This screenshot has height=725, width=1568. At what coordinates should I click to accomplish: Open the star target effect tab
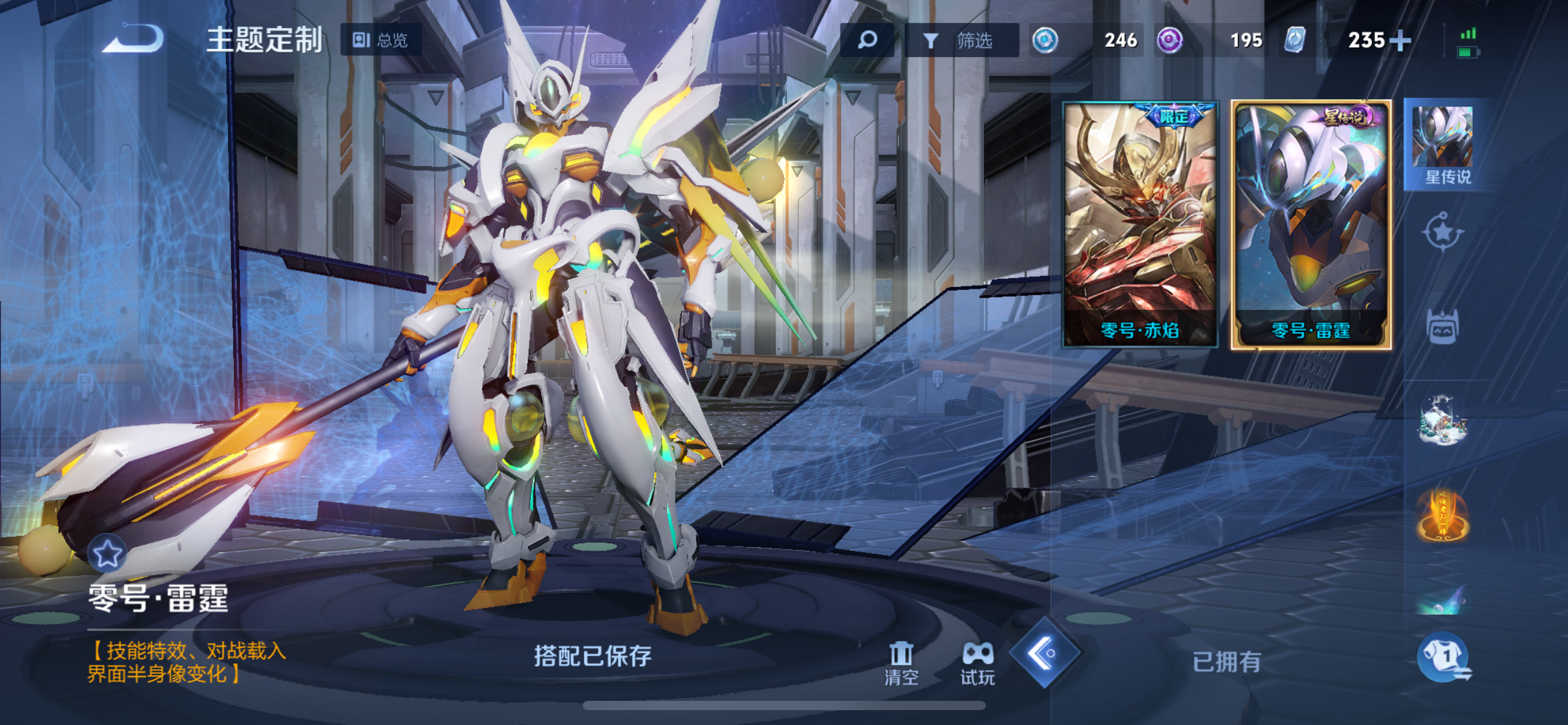coord(1442,233)
